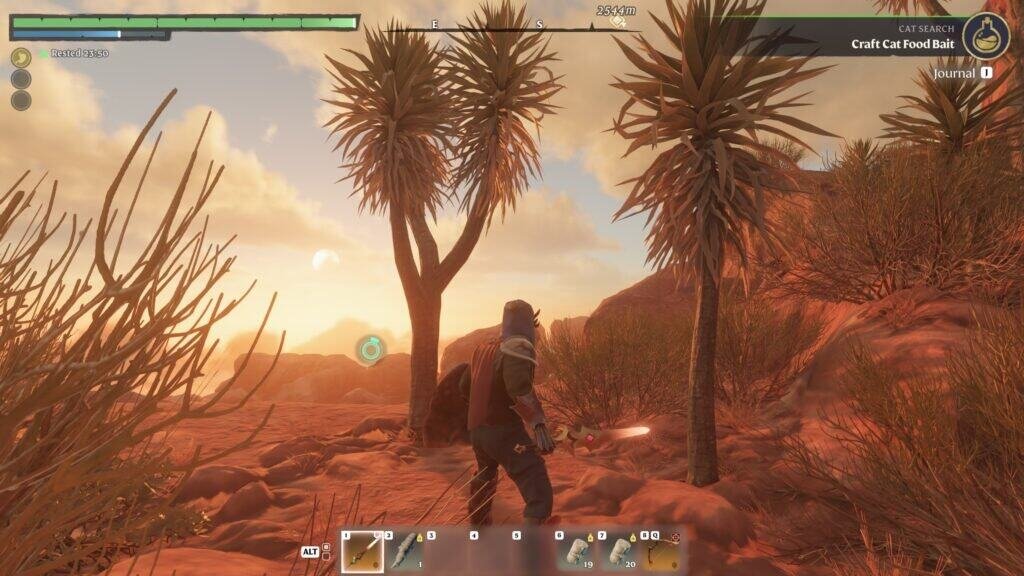Select the wand in hotbar slot 1
Screen dimensions: 1024x576
click(x=362, y=551)
